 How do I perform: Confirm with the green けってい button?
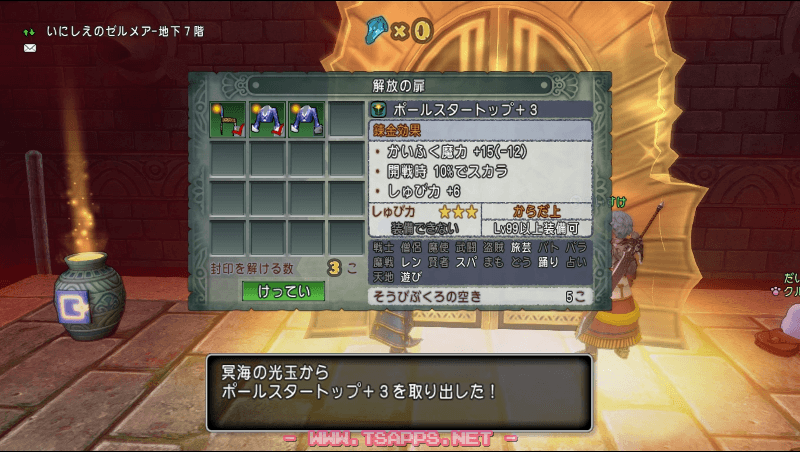(x=284, y=292)
